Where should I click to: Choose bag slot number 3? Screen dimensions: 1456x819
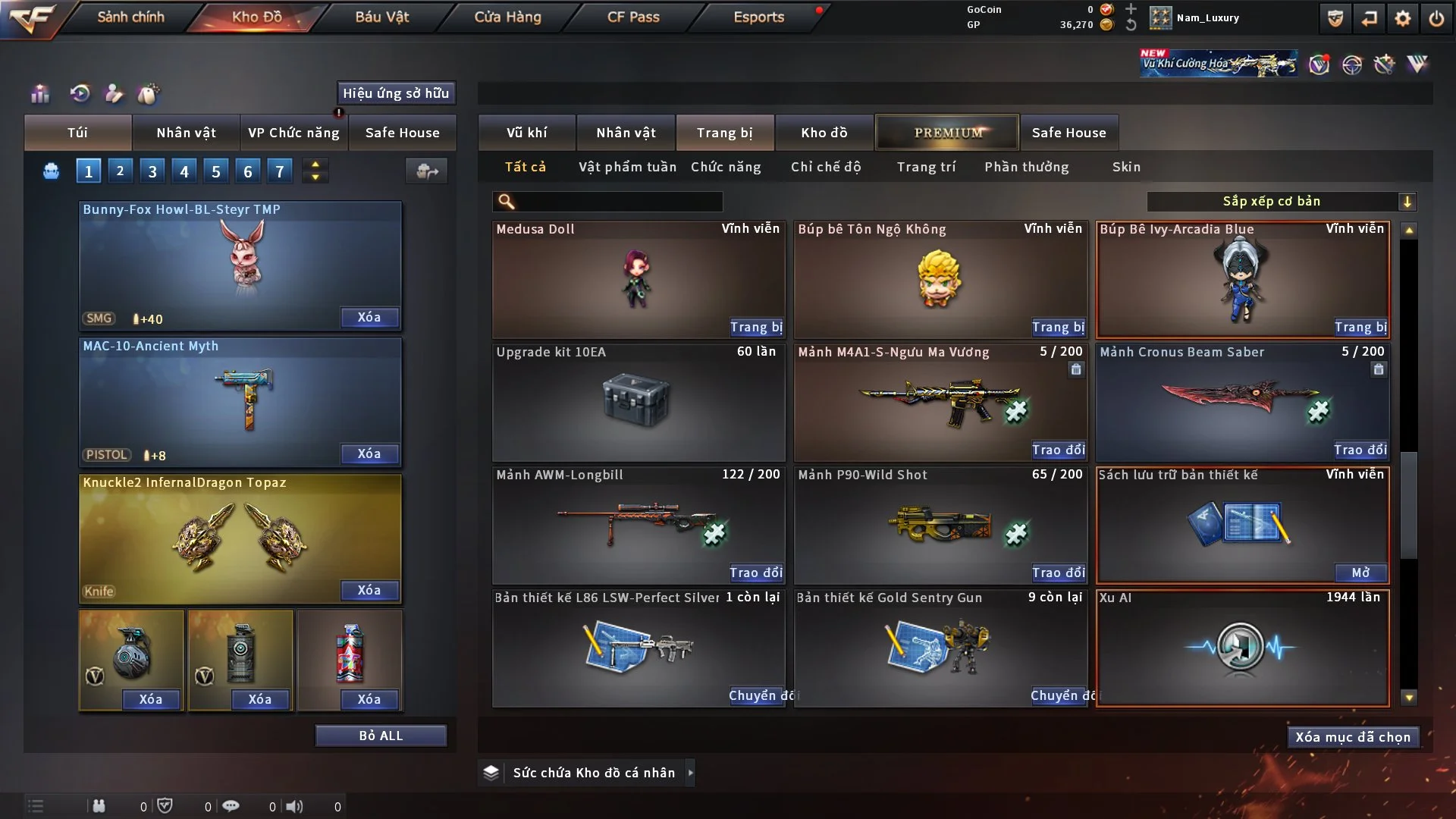152,171
